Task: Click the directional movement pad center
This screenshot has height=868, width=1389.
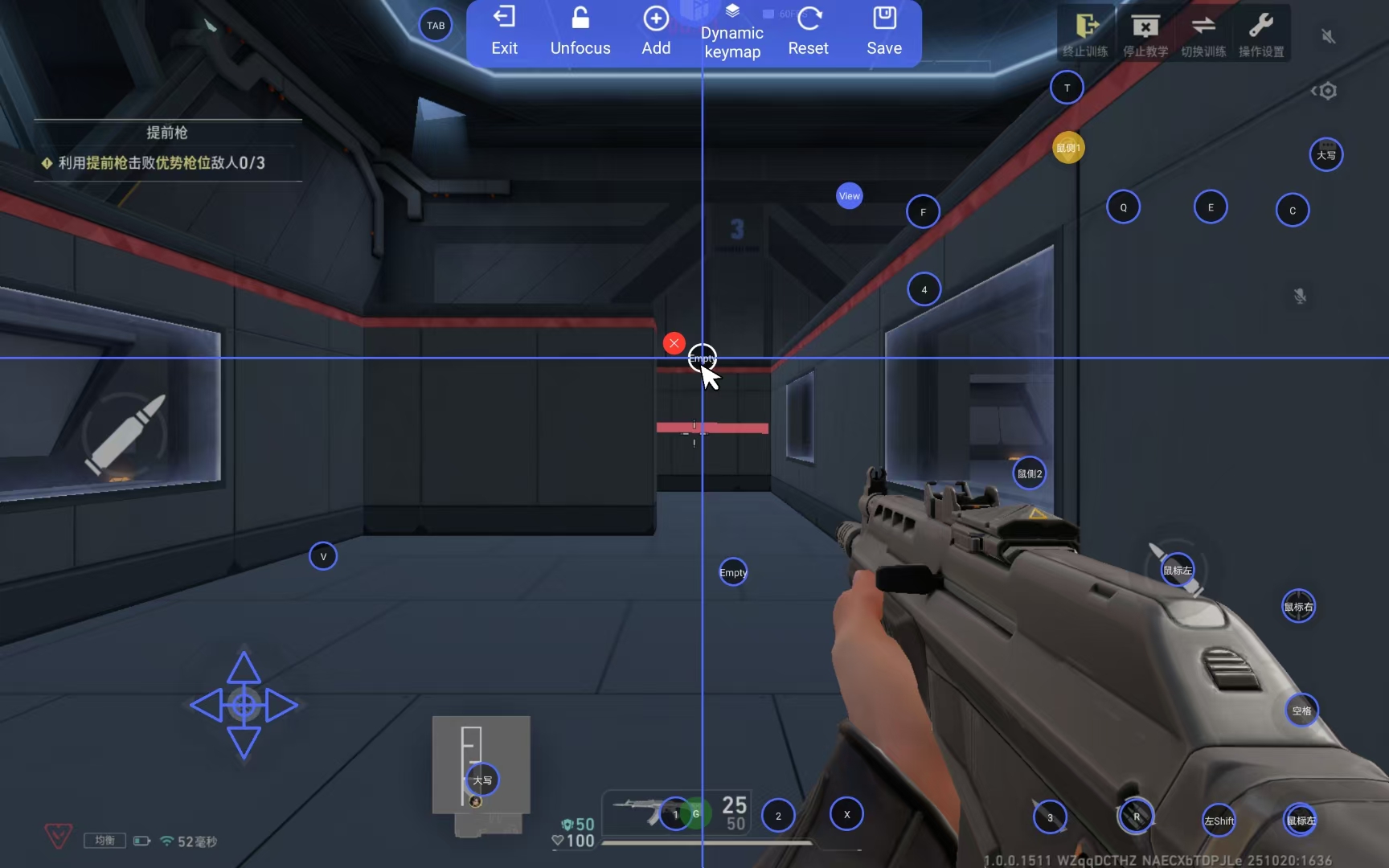Action: (x=244, y=705)
